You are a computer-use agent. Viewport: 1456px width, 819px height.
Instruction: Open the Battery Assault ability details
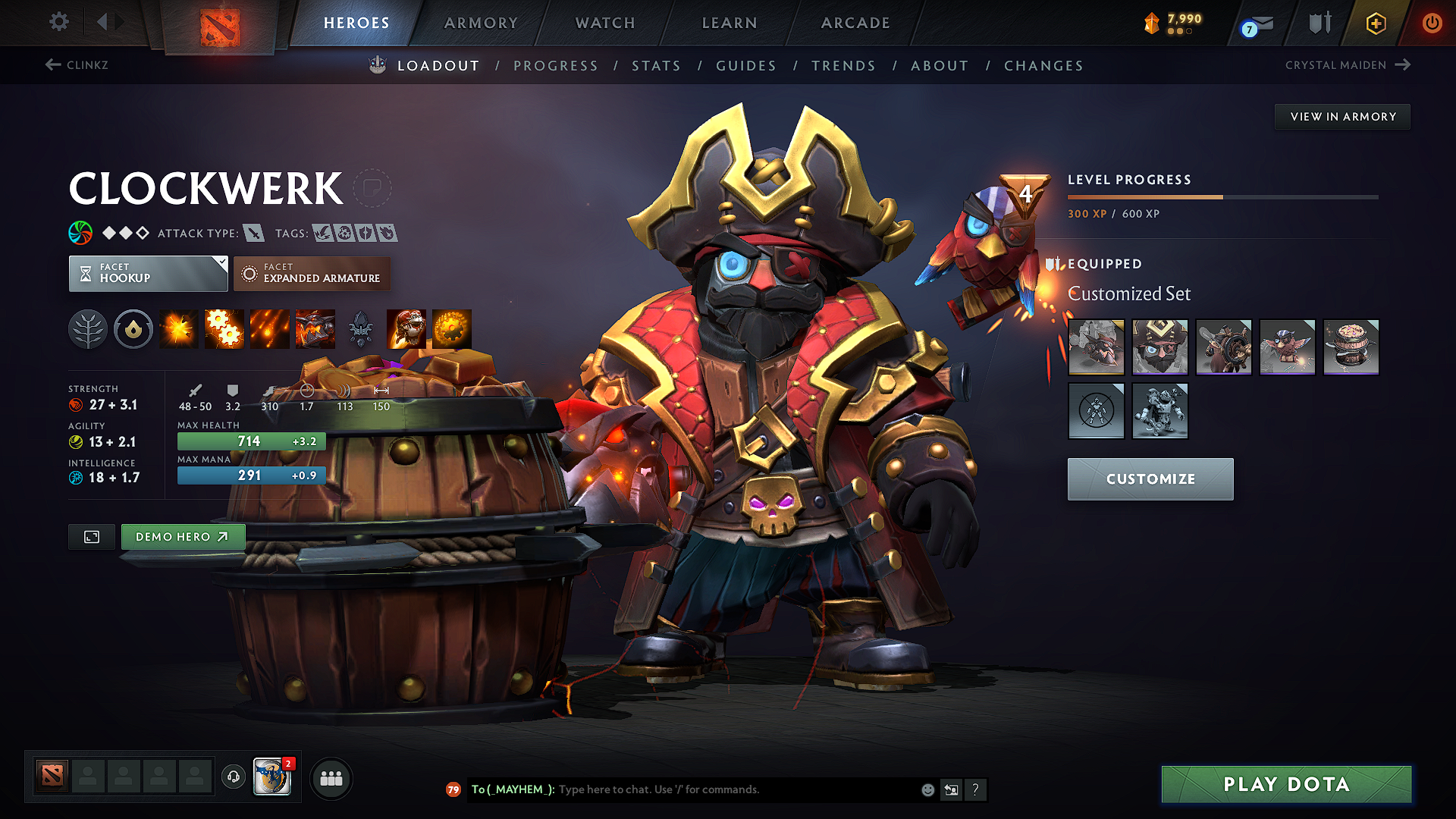[x=178, y=328]
